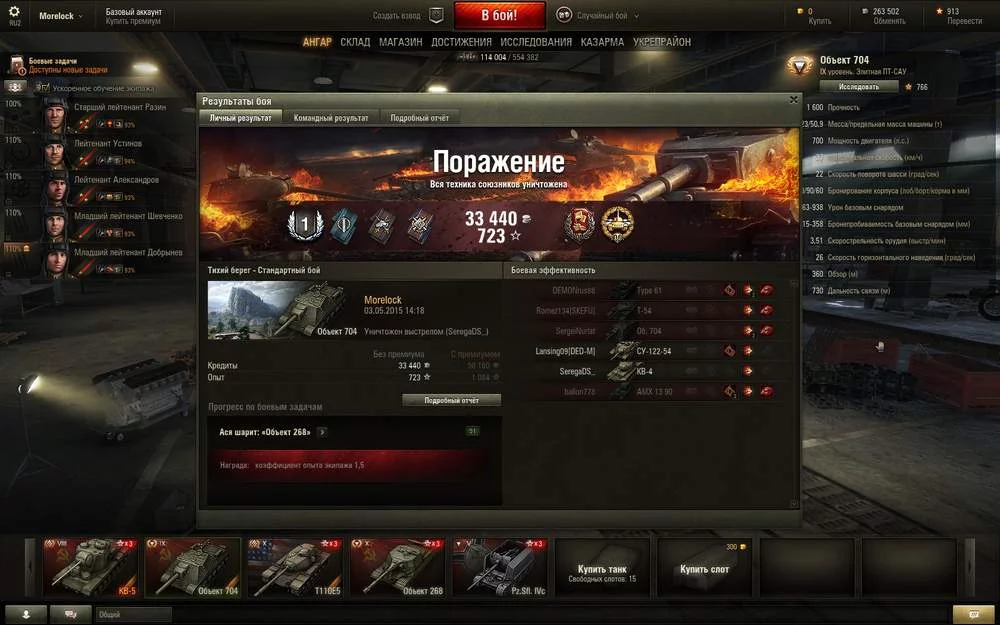This screenshot has height=625, width=1000.
Task: Enter the Укрепрайон section
Action: 662,43
